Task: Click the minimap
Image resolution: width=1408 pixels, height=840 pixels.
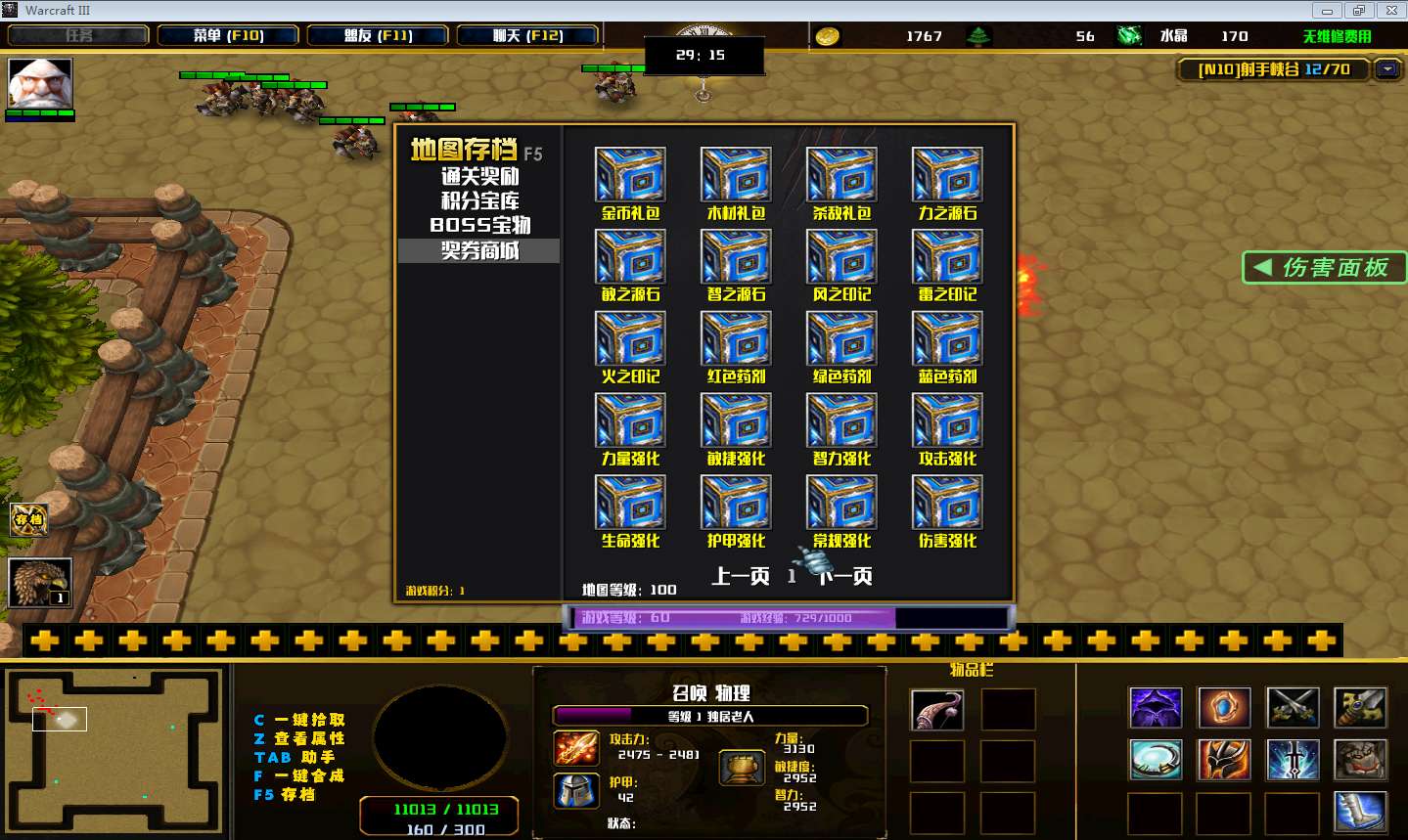Action: point(114,749)
